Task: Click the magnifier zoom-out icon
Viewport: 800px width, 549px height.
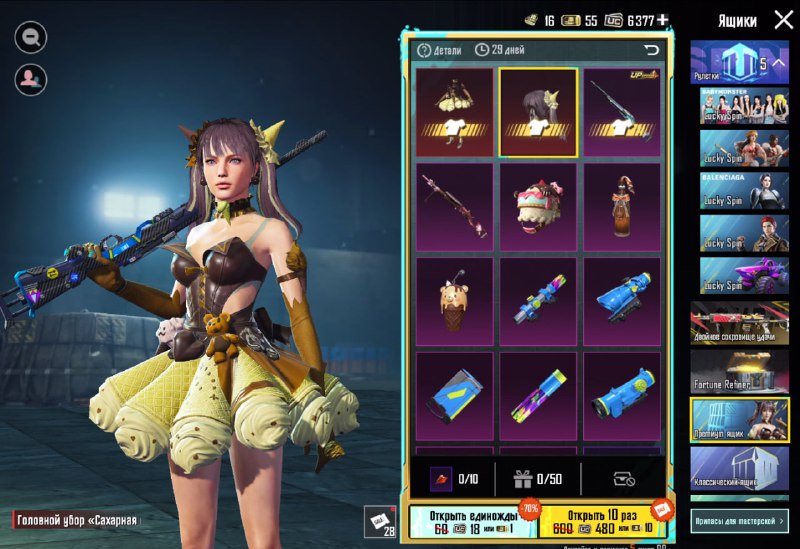Action: click(30, 37)
